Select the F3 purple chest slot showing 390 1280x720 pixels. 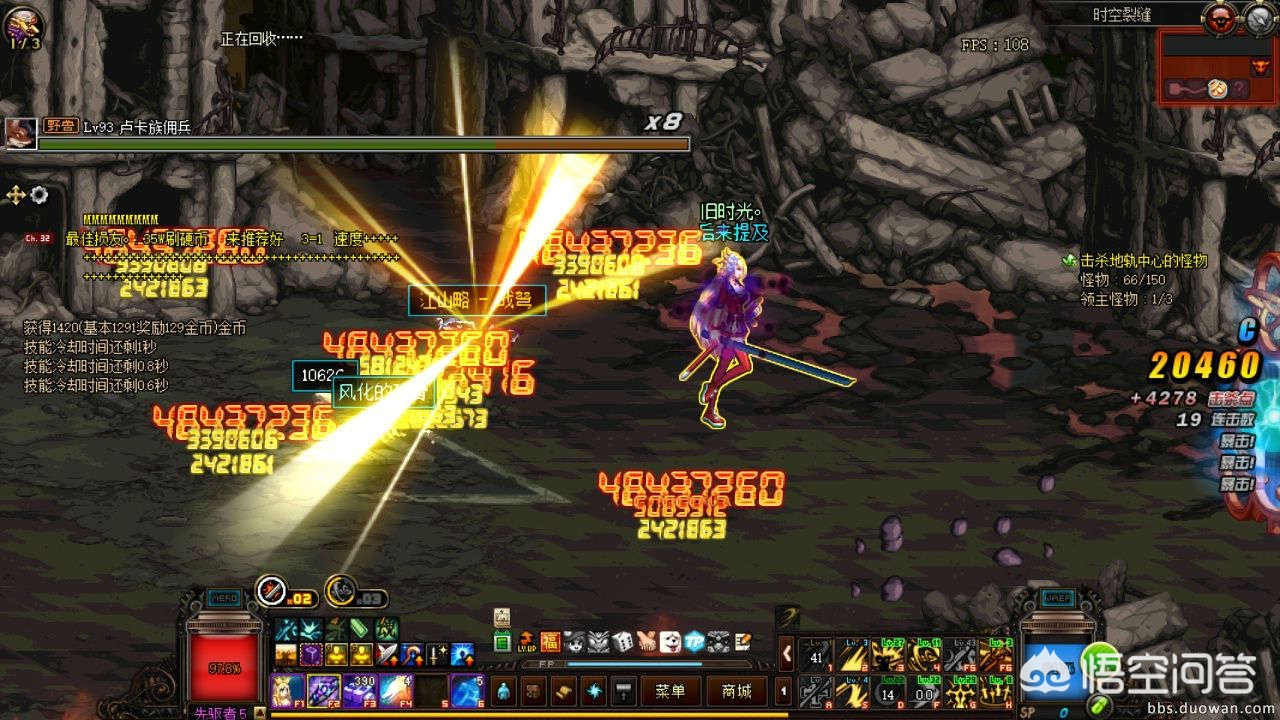click(359, 691)
